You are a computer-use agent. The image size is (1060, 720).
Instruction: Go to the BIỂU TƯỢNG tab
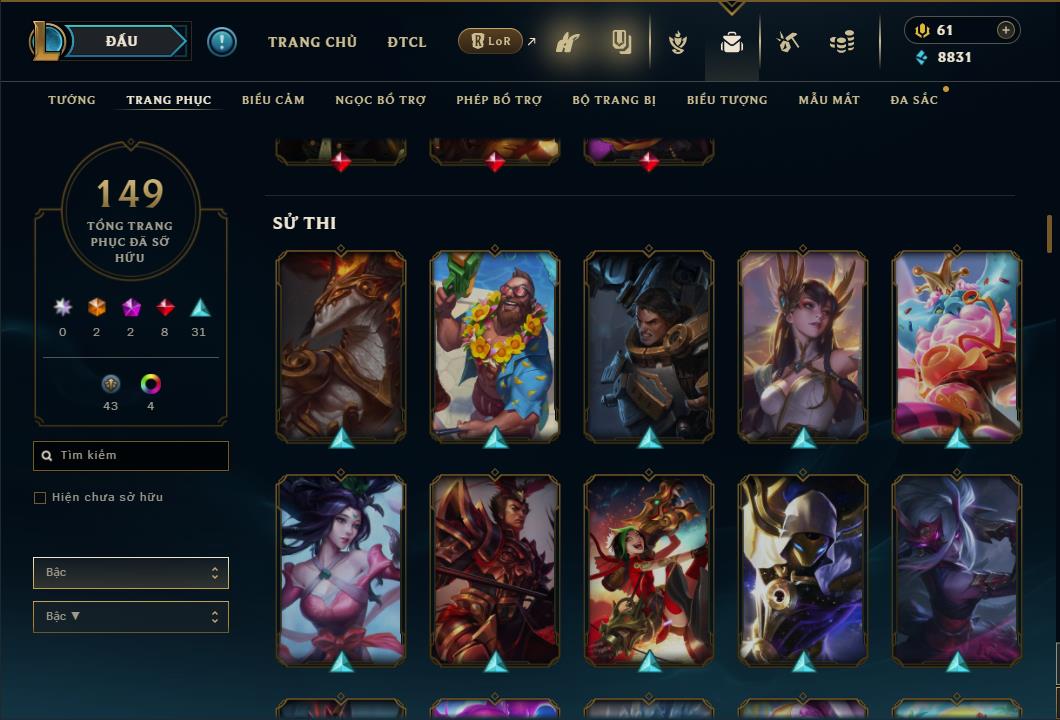tap(727, 100)
